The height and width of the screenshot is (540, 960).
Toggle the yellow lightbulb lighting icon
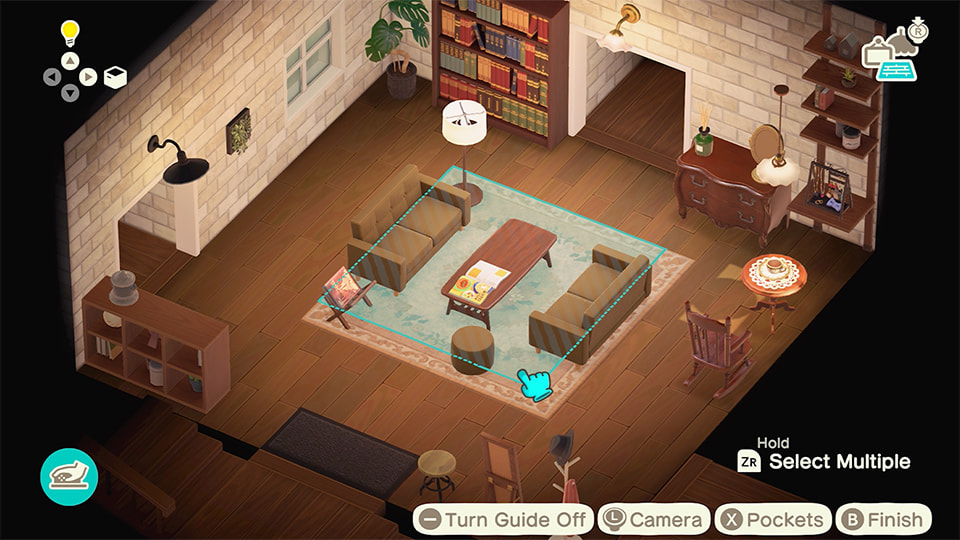(69, 34)
